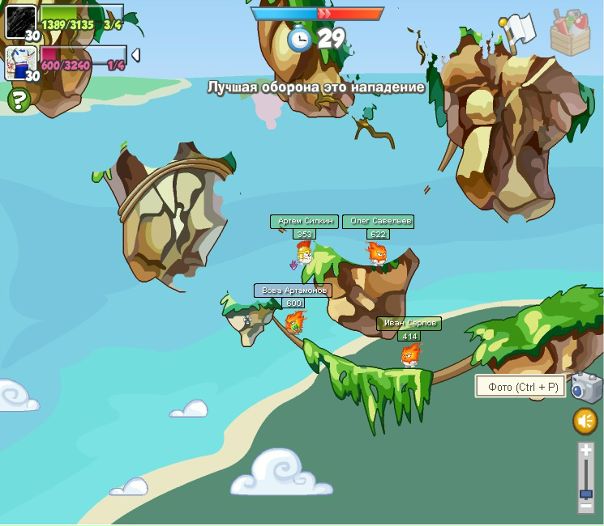
Task: Take a photo with the camera button
Action: [x=586, y=387]
